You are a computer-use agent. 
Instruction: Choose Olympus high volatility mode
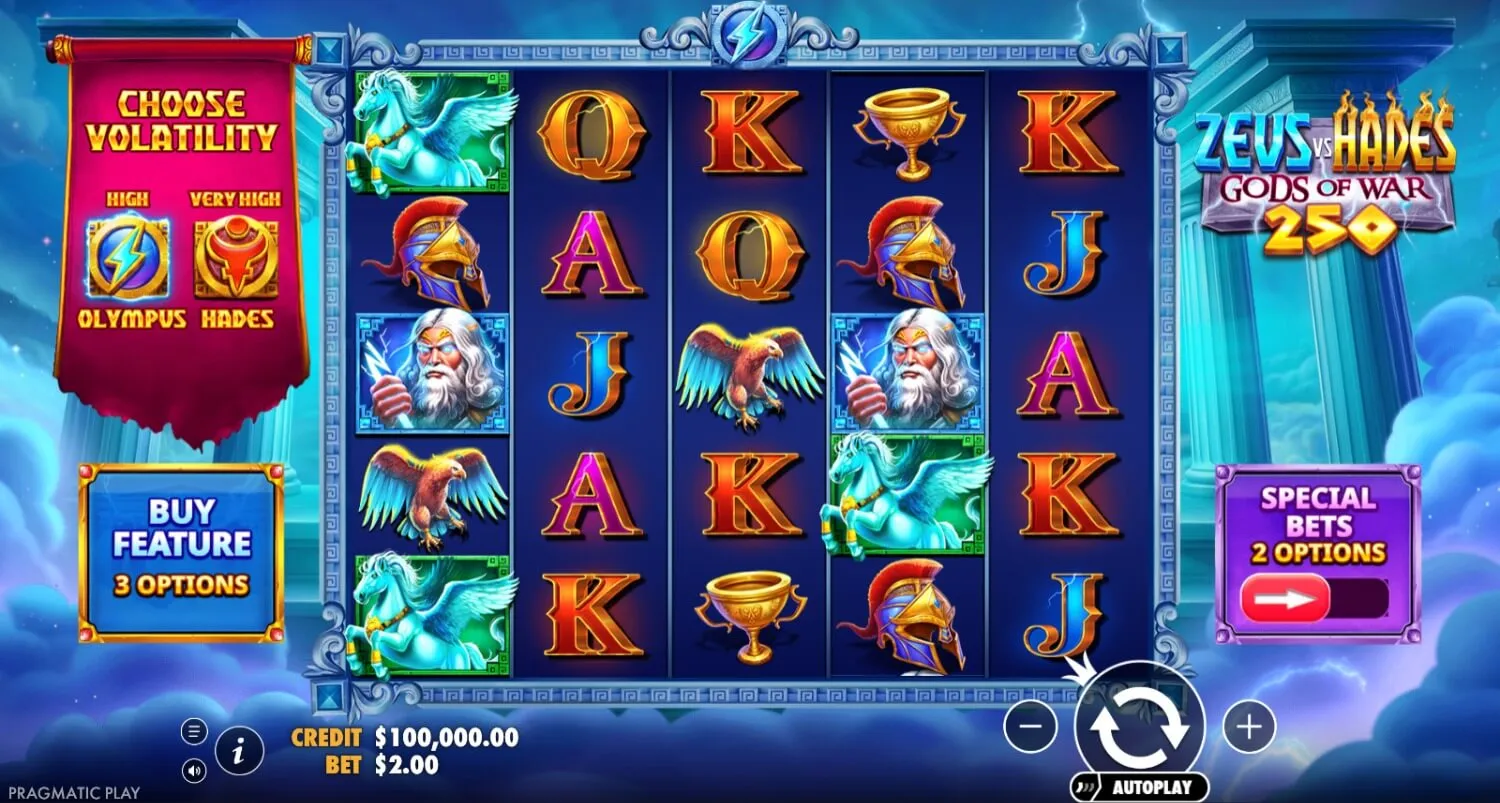[x=128, y=258]
